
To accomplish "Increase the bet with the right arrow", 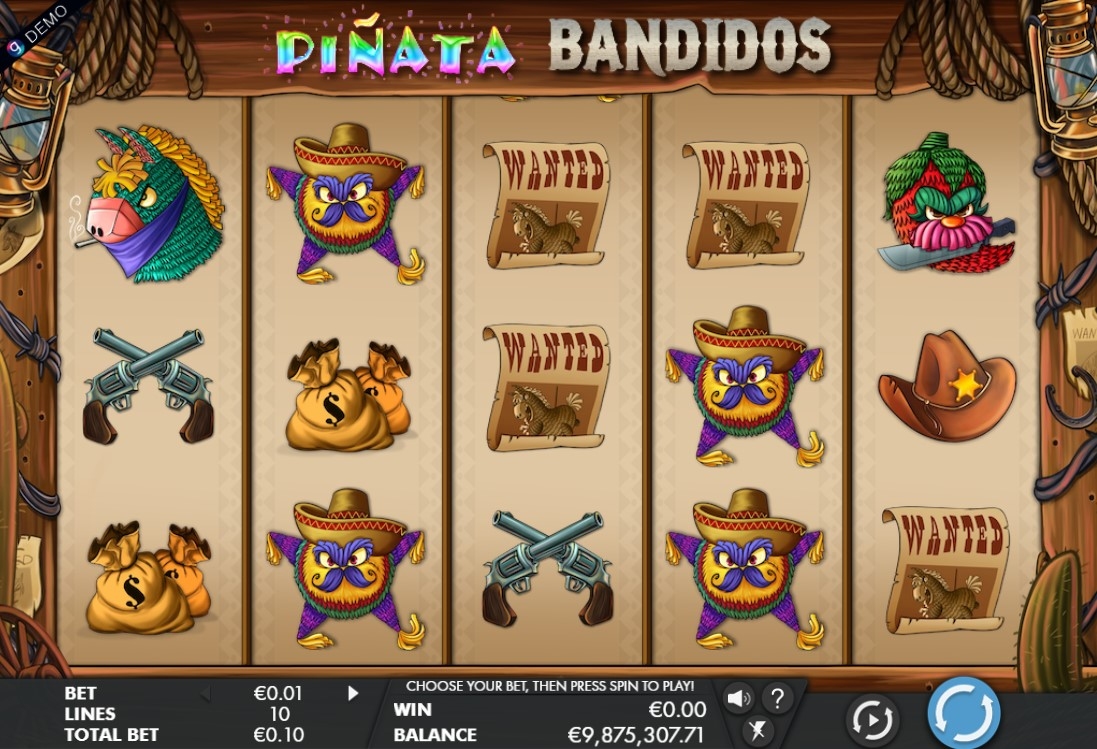I will click(353, 693).
